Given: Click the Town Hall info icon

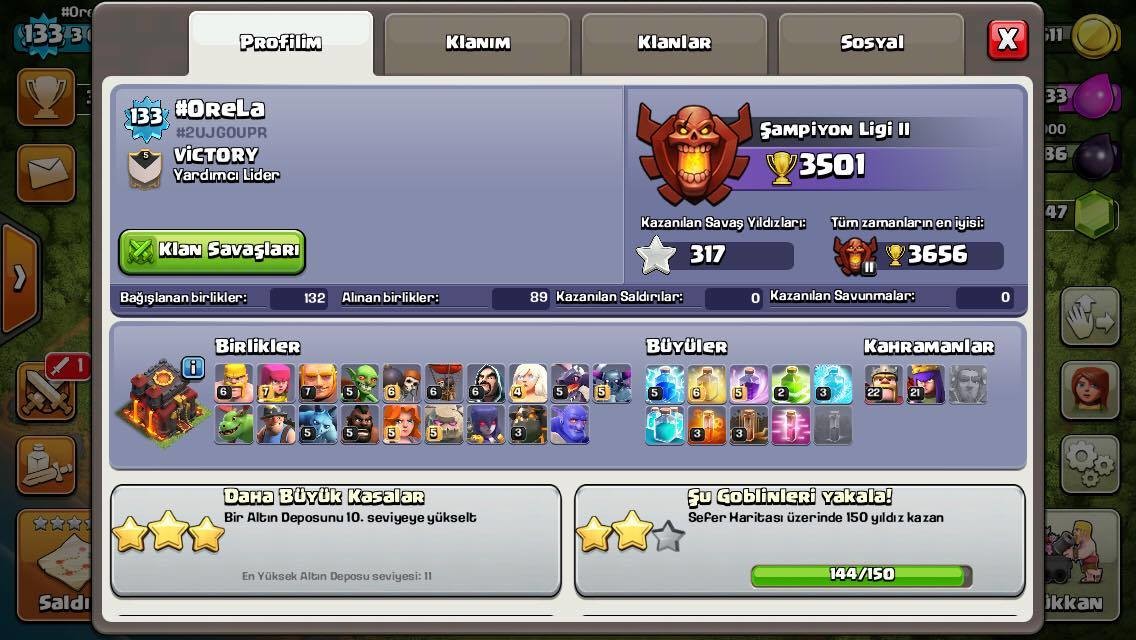Looking at the screenshot, I should pos(193,368).
